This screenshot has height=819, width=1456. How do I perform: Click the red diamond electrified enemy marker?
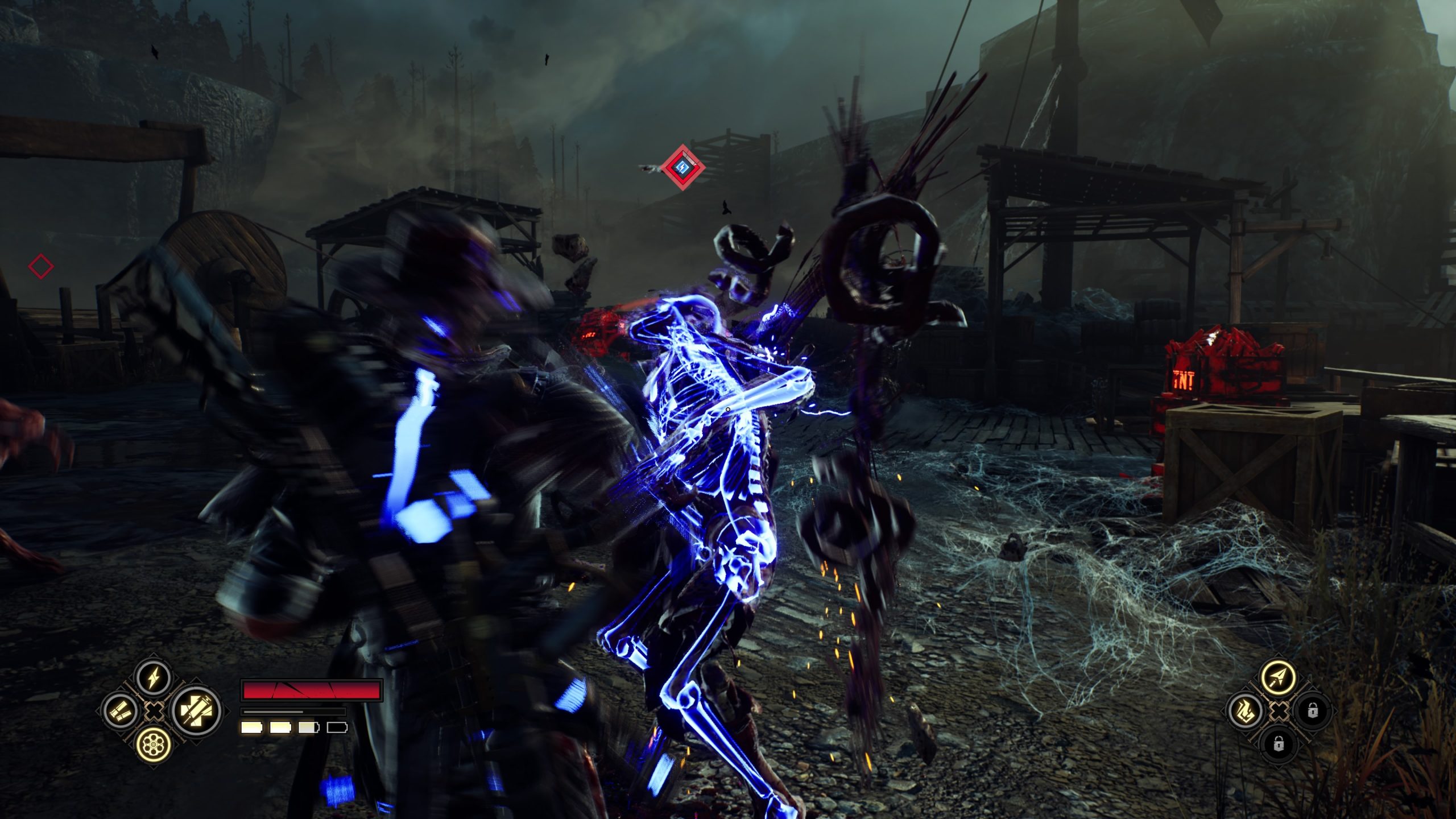[x=682, y=168]
